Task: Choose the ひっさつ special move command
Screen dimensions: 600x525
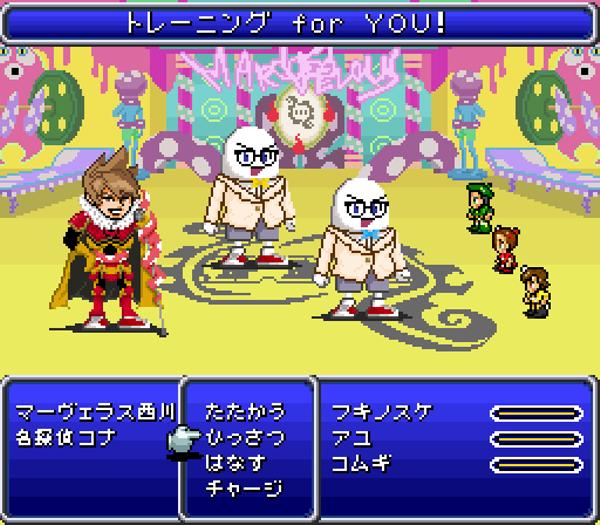Action: click(x=244, y=437)
